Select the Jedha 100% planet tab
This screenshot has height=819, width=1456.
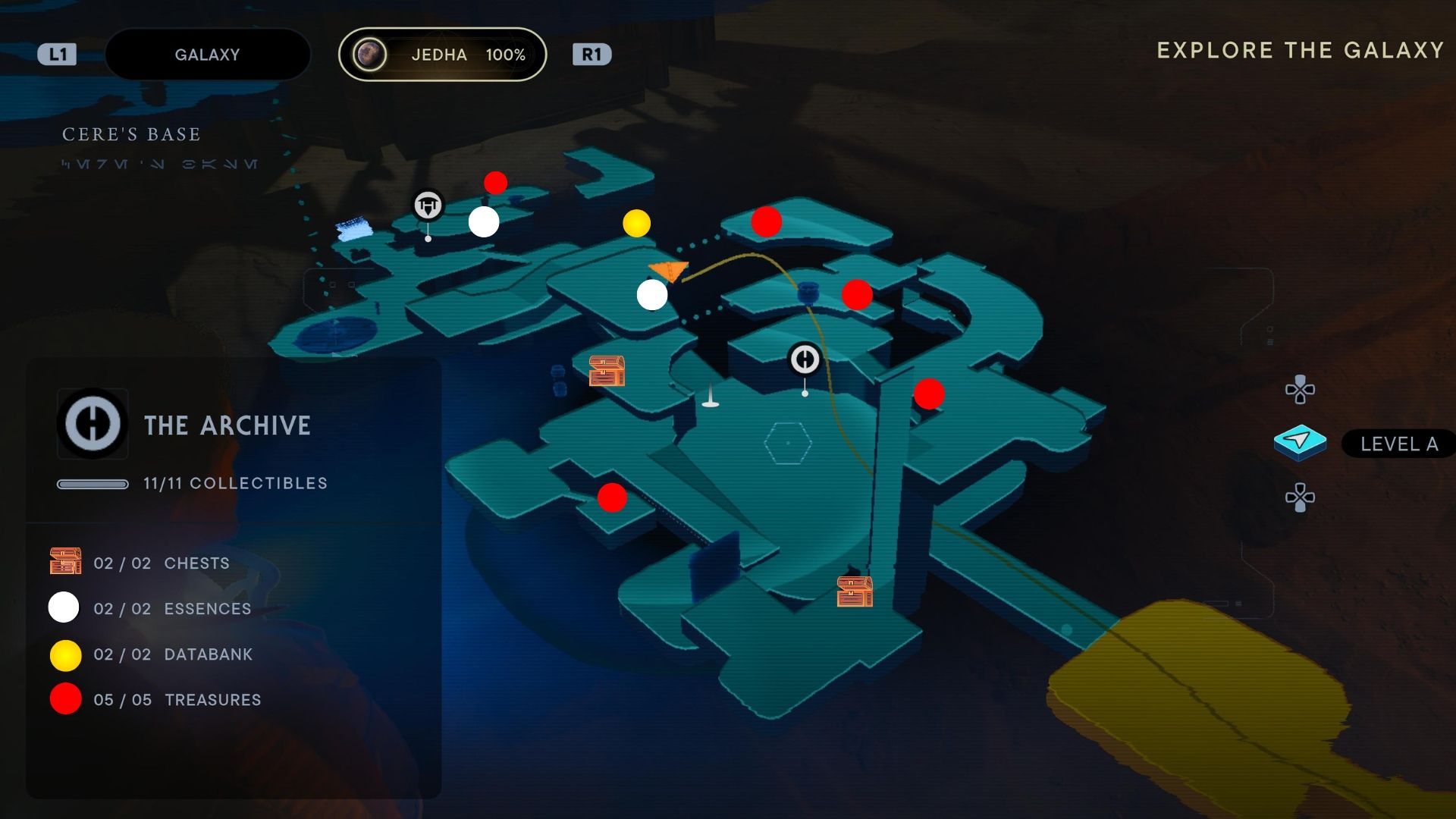[x=442, y=55]
